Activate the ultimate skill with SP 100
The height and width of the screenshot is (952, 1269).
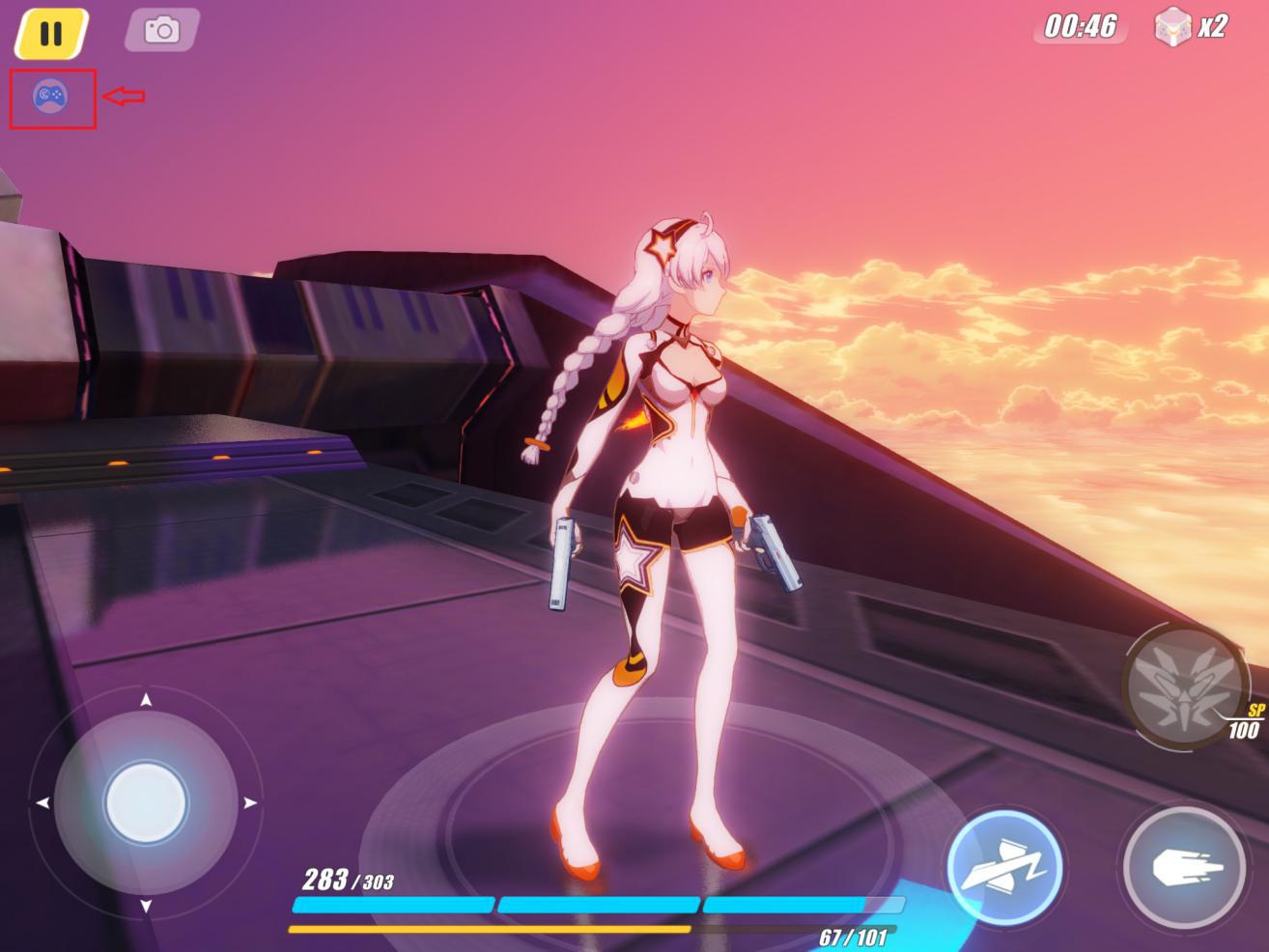[1184, 684]
